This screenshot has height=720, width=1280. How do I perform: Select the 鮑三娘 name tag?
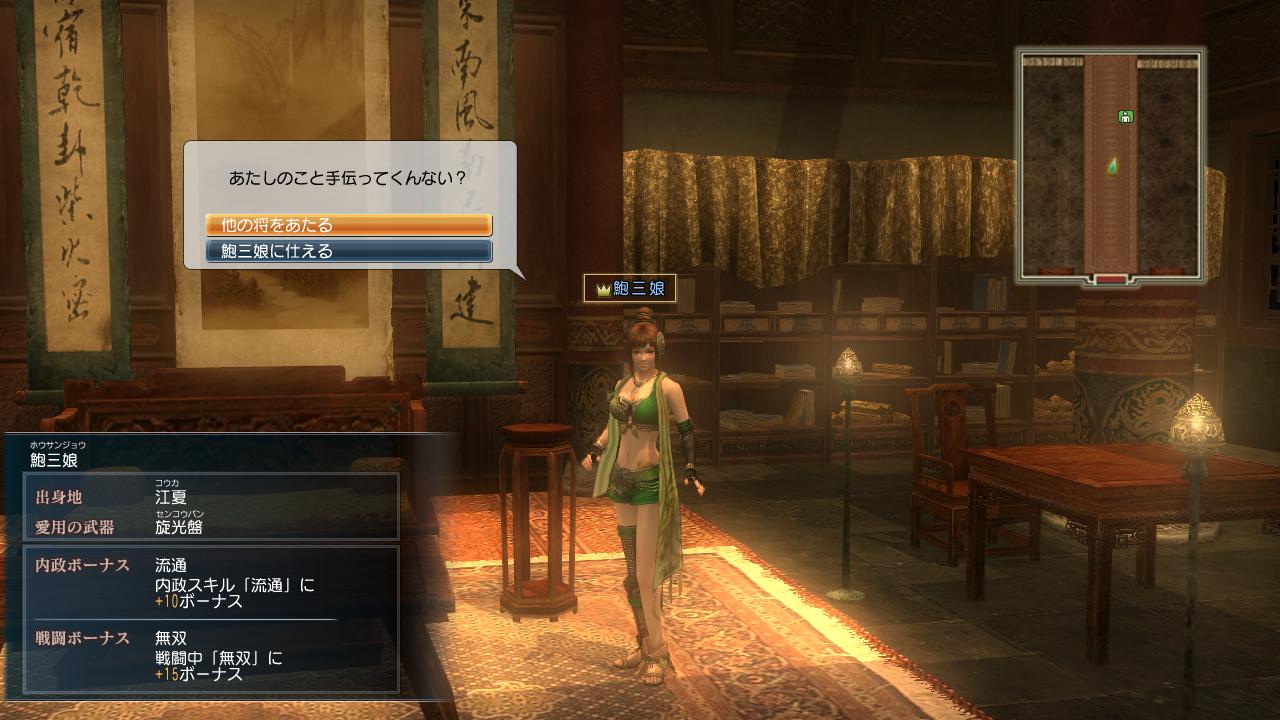point(630,289)
